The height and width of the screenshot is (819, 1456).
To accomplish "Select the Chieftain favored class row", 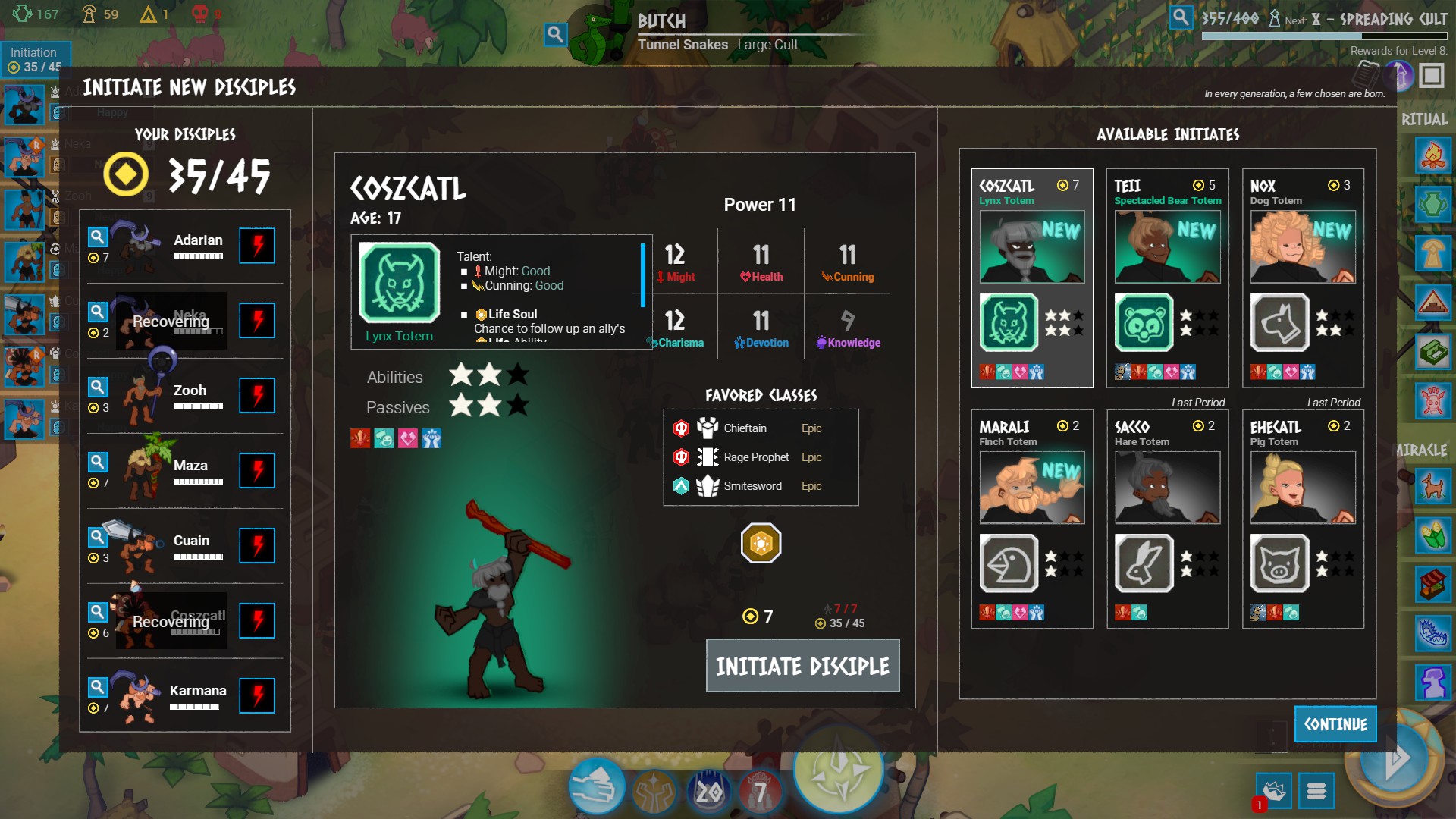I will point(761,428).
